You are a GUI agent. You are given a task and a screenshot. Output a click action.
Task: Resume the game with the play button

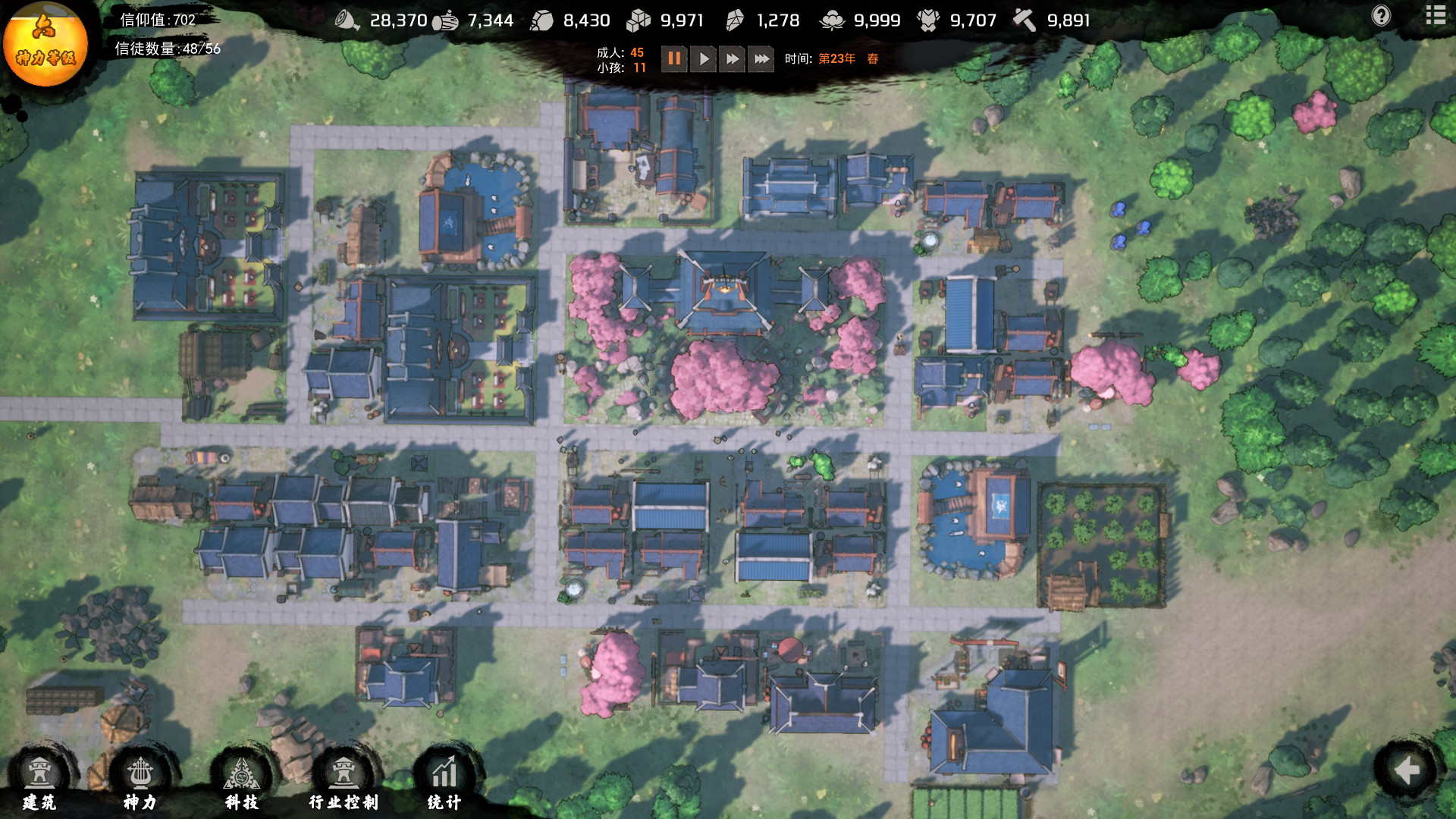(703, 59)
